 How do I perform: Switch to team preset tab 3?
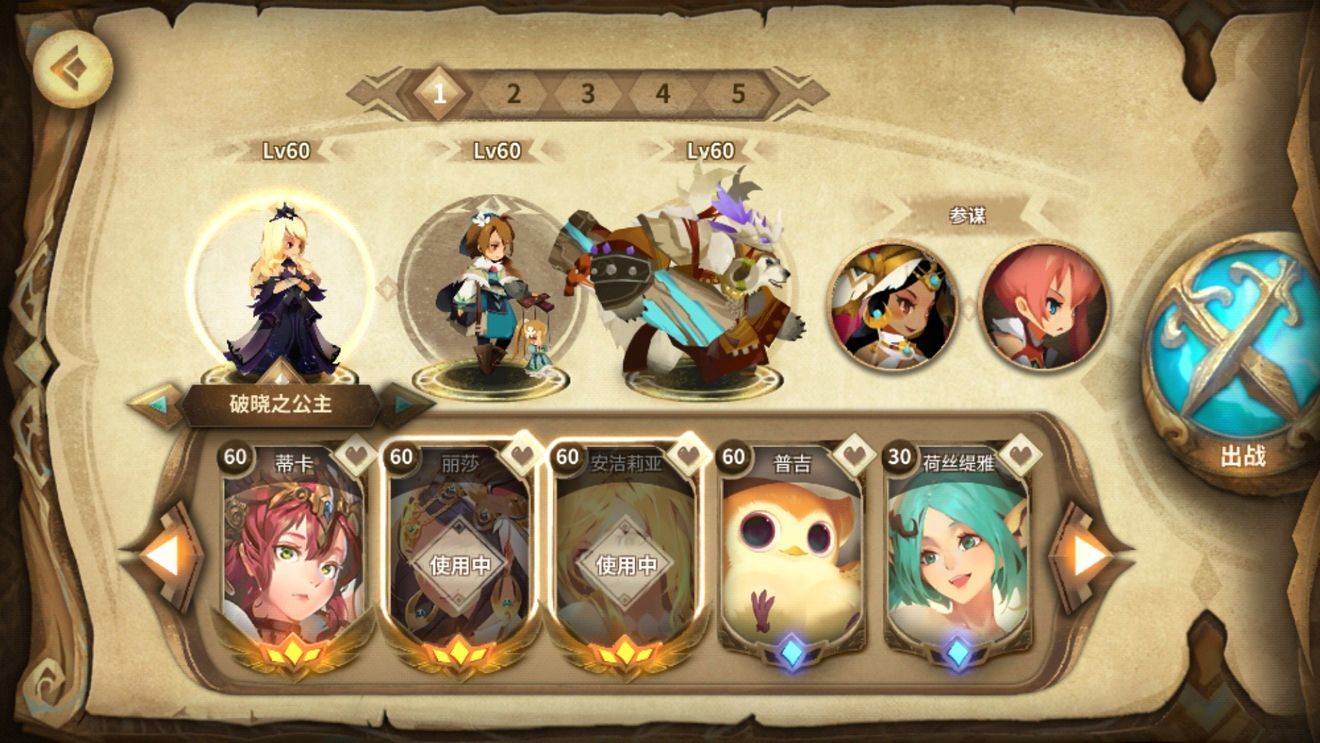(588, 94)
